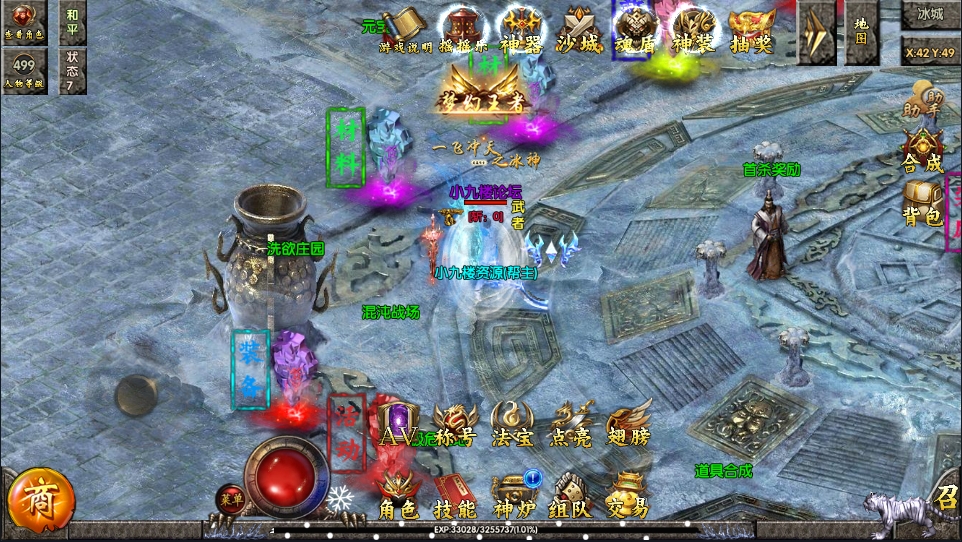Select the 沙城 crossed-swords icon
This screenshot has height=542, width=962.
pyautogui.click(x=578, y=30)
